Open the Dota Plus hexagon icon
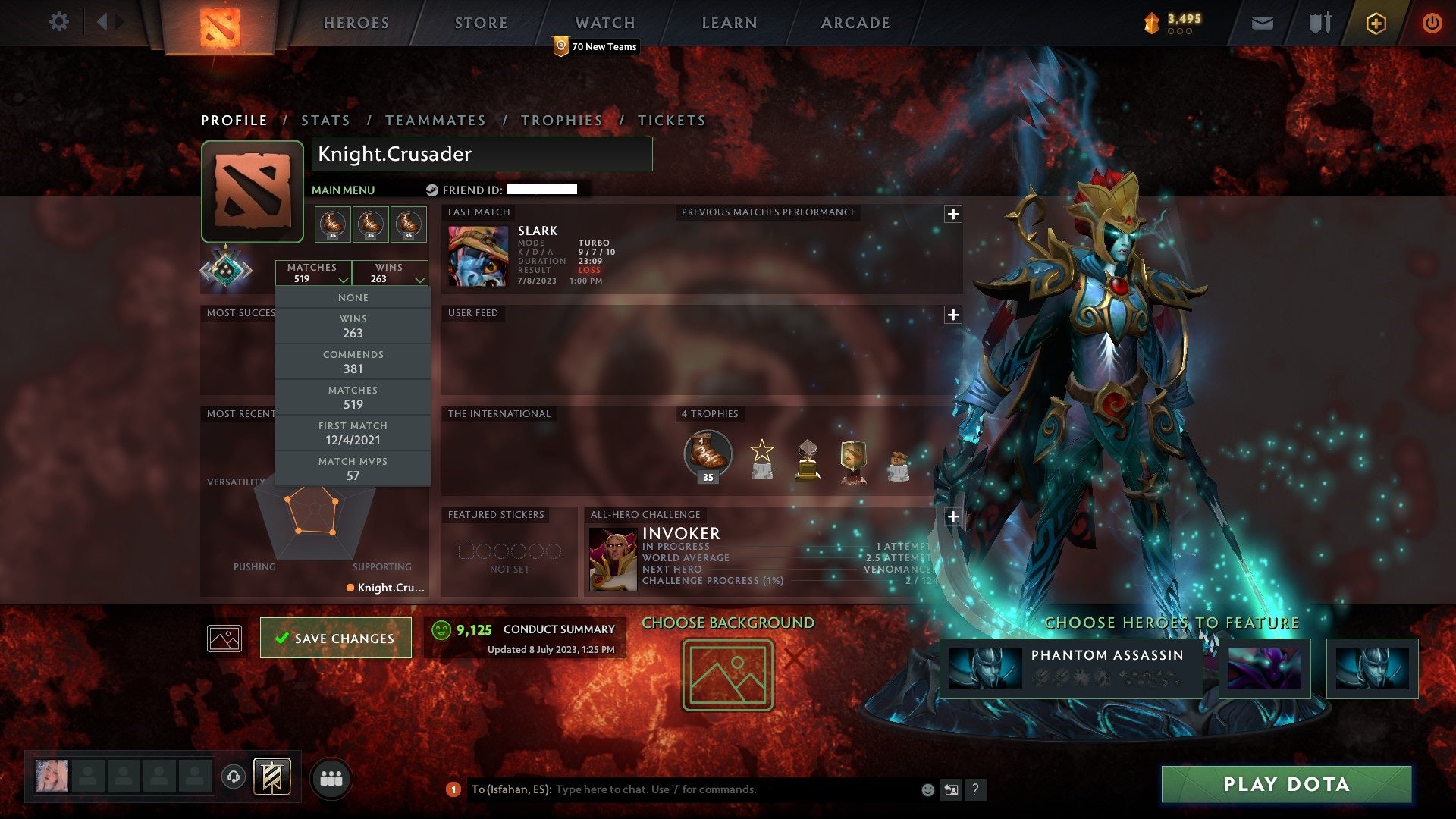The width and height of the screenshot is (1456, 819). [1375, 23]
